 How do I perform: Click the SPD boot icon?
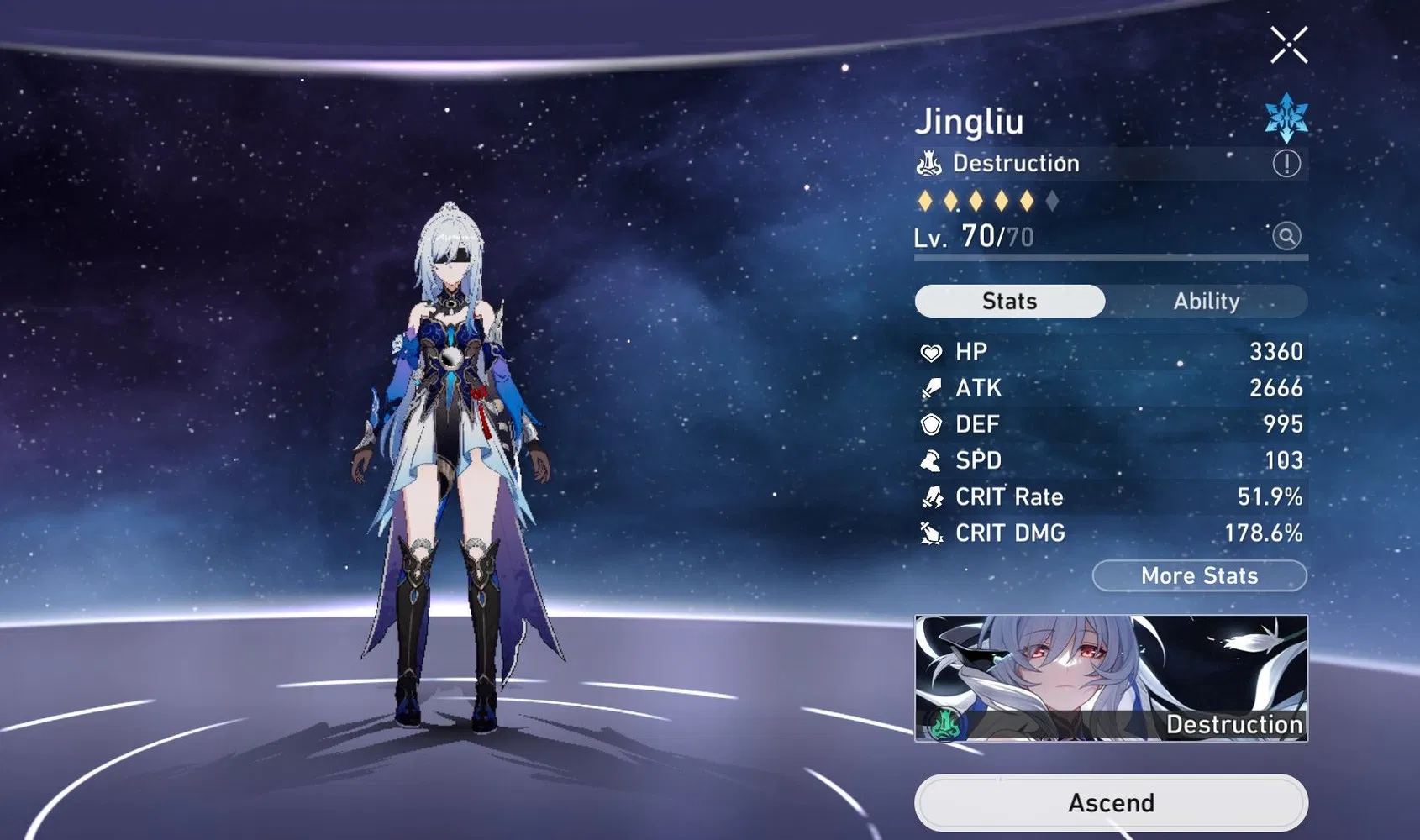click(931, 460)
